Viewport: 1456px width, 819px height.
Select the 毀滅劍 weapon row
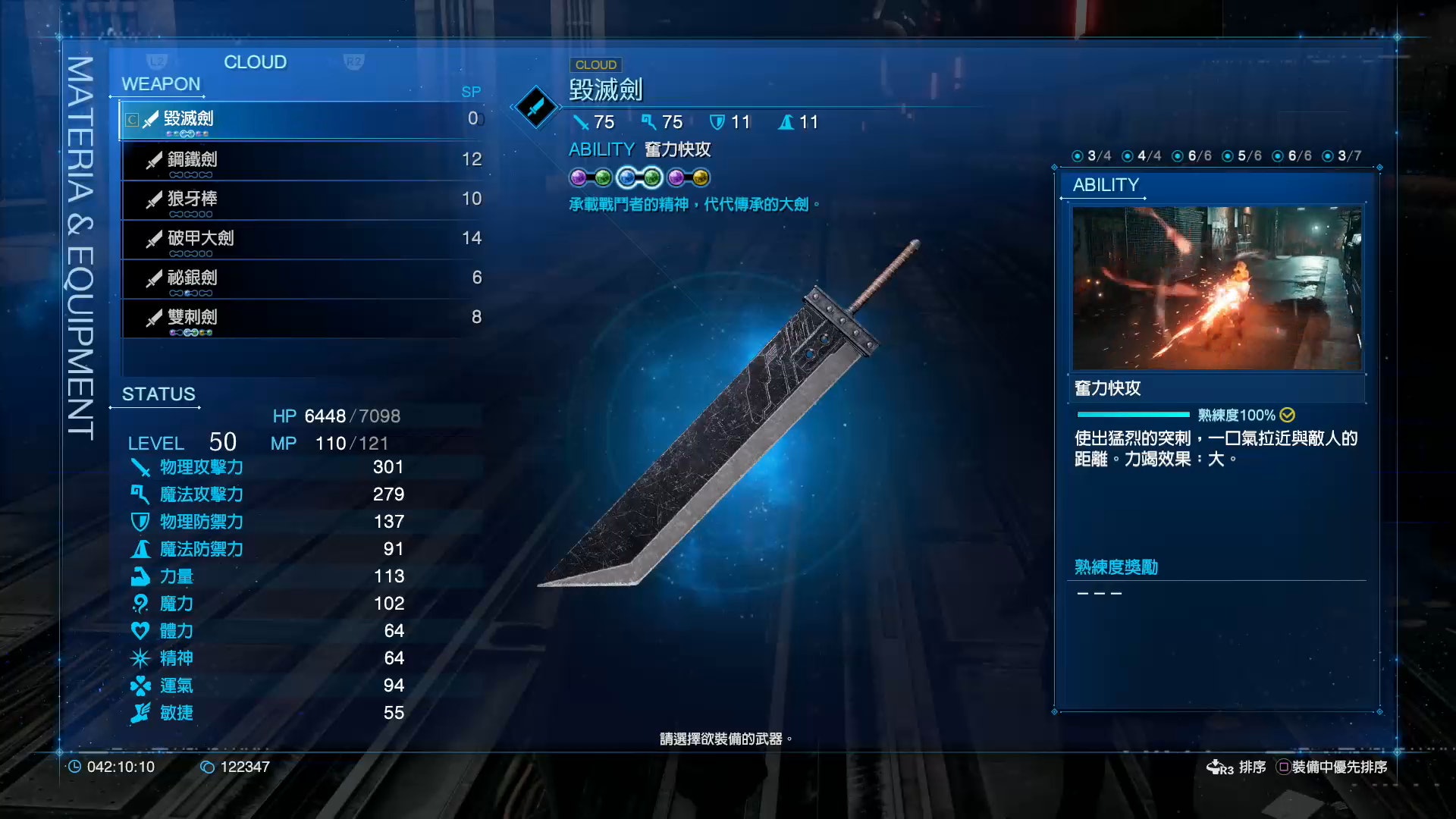(x=302, y=120)
